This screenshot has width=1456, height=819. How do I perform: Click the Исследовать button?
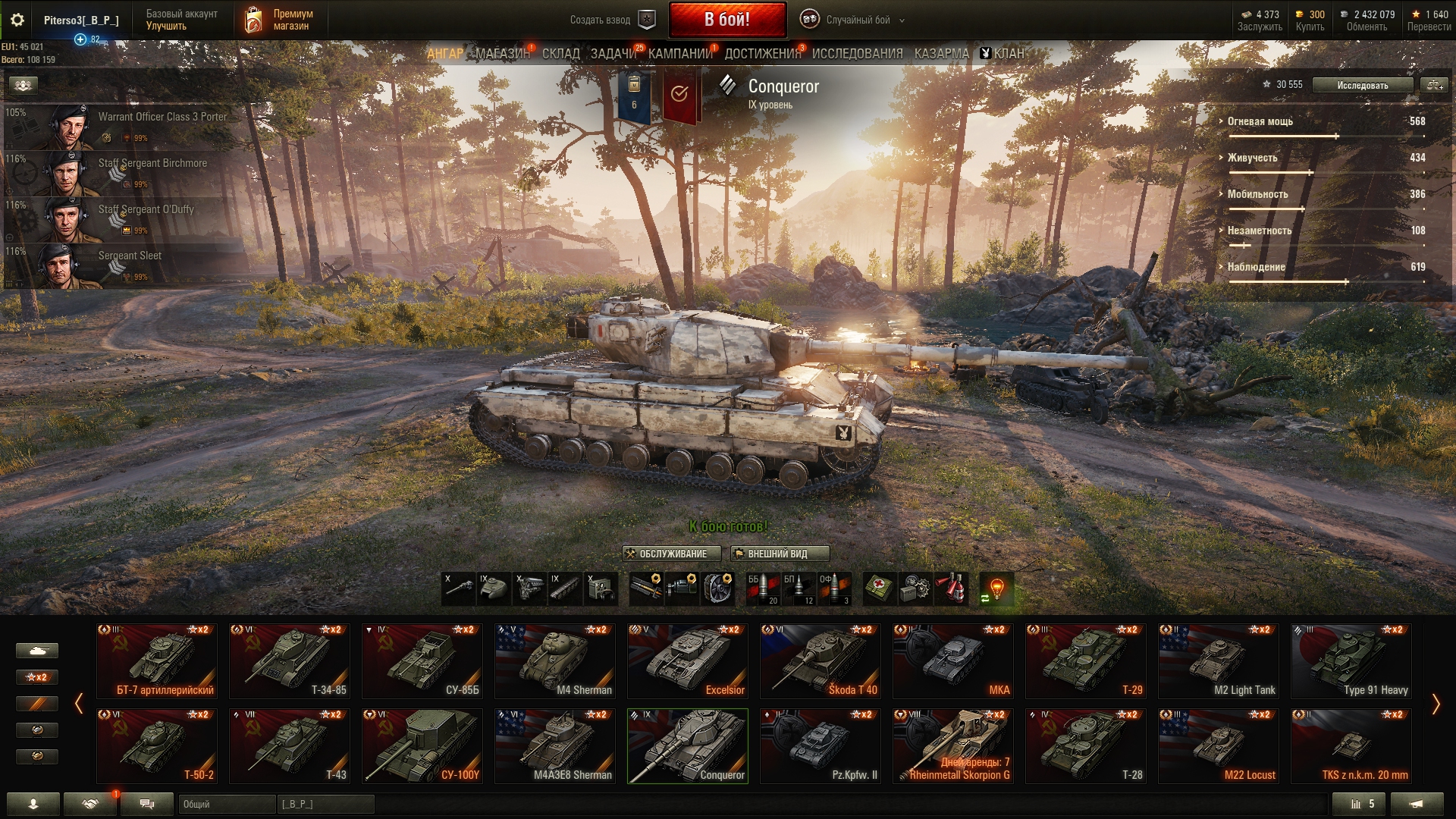[x=1362, y=86]
